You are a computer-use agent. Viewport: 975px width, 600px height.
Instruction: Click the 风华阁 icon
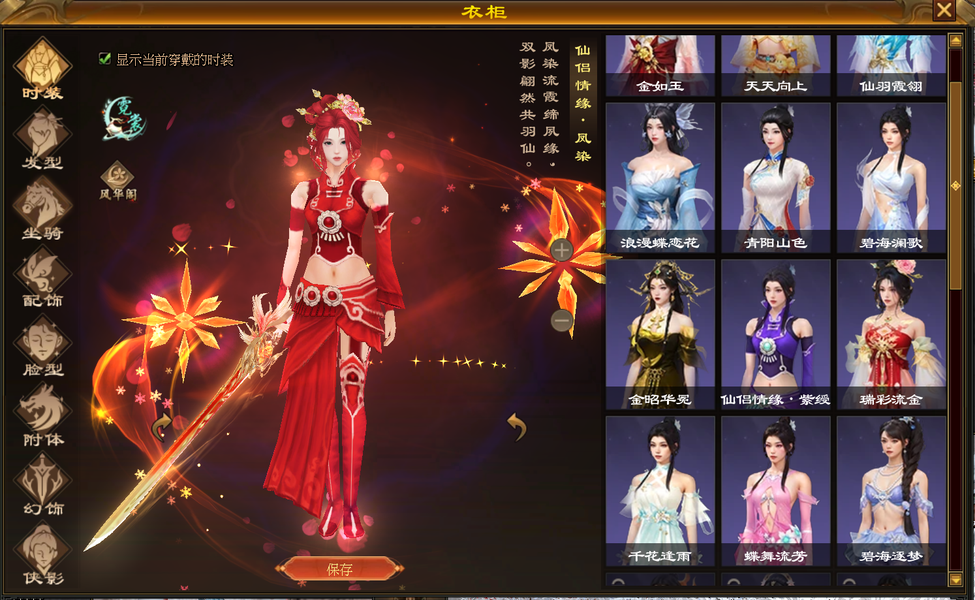point(118,177)
